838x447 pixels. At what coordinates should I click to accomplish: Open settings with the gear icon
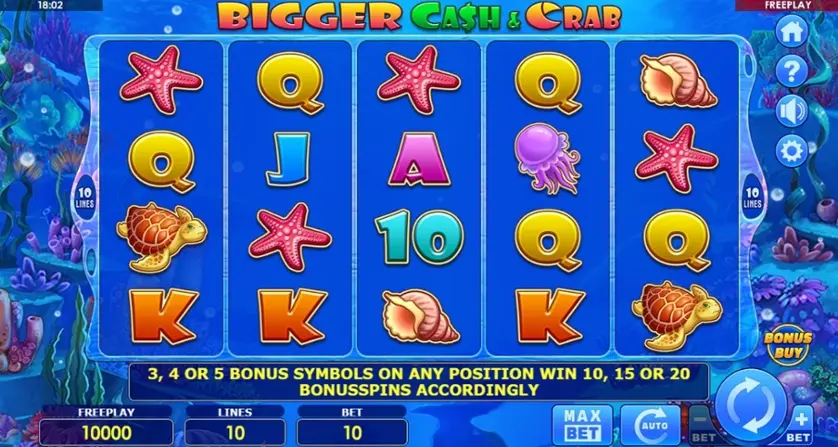point(791,149)
